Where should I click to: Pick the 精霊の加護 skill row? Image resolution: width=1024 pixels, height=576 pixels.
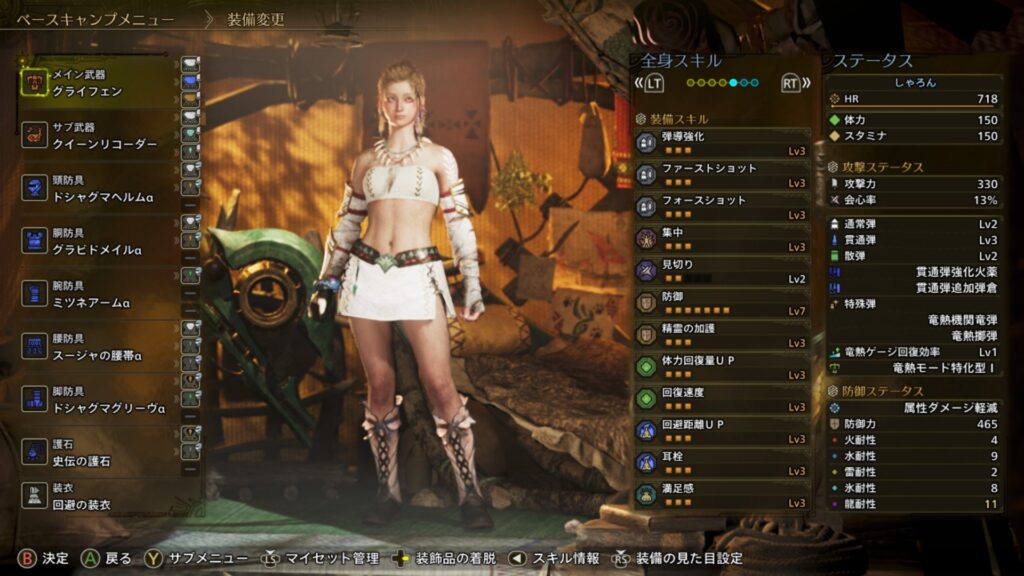tap(722, 335)
